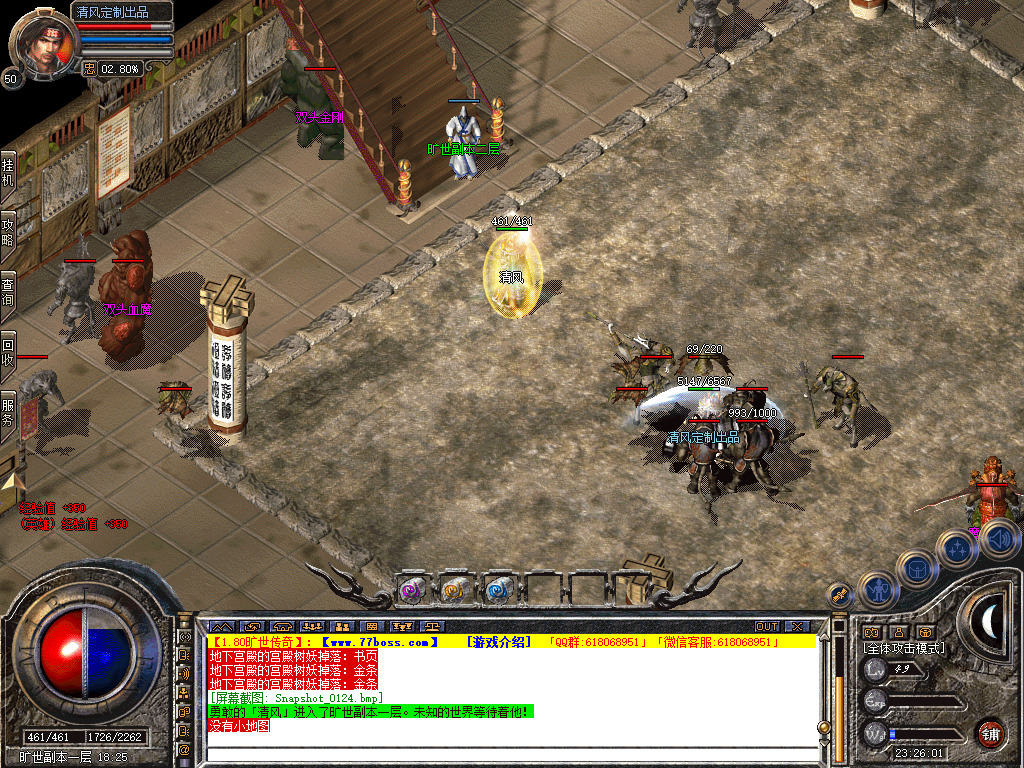Click the OUT button on chat panel
The image size is (1024, 768).
[767, 626]
